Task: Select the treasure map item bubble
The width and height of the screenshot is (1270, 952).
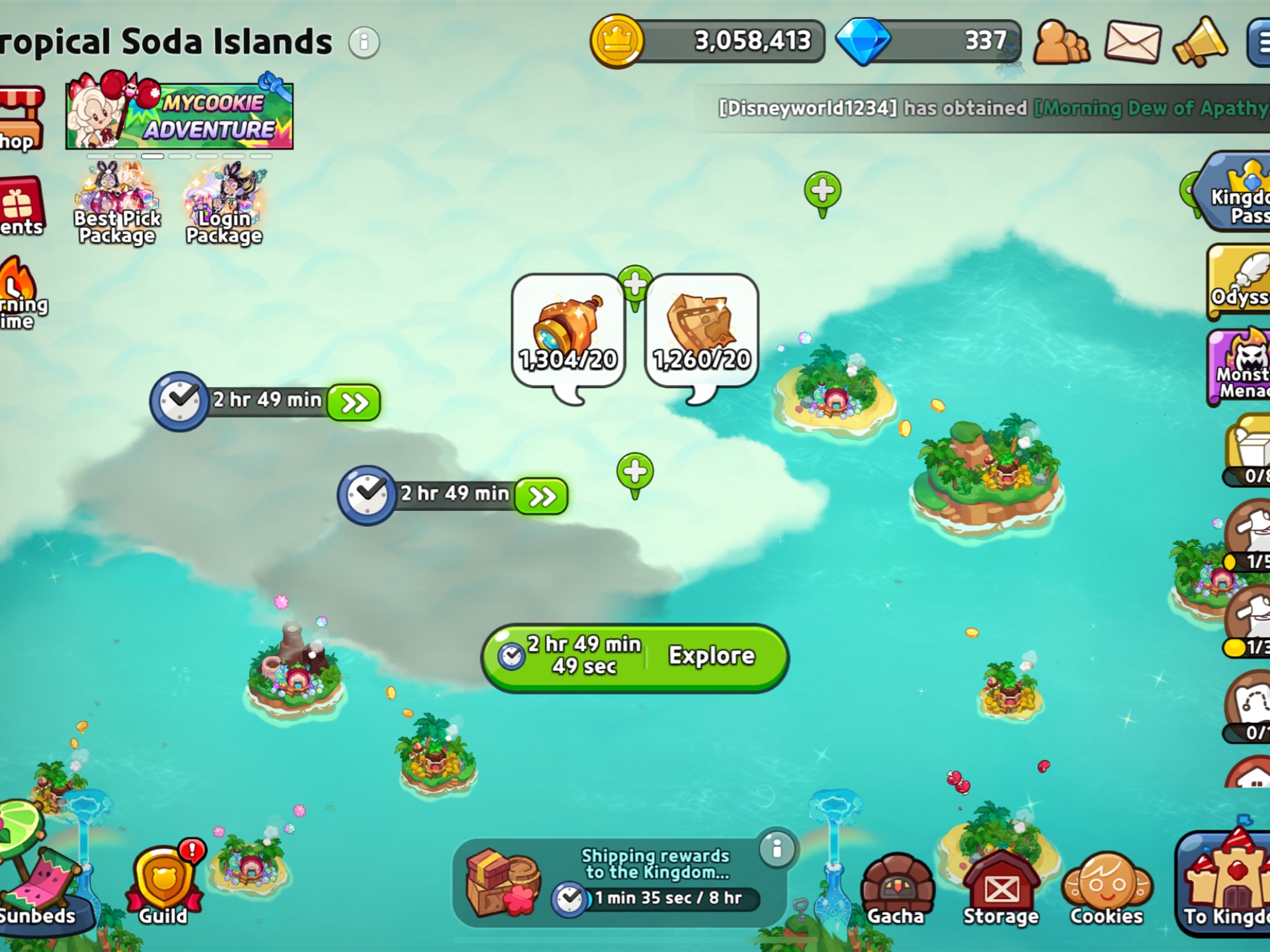Action: [701, 332]
